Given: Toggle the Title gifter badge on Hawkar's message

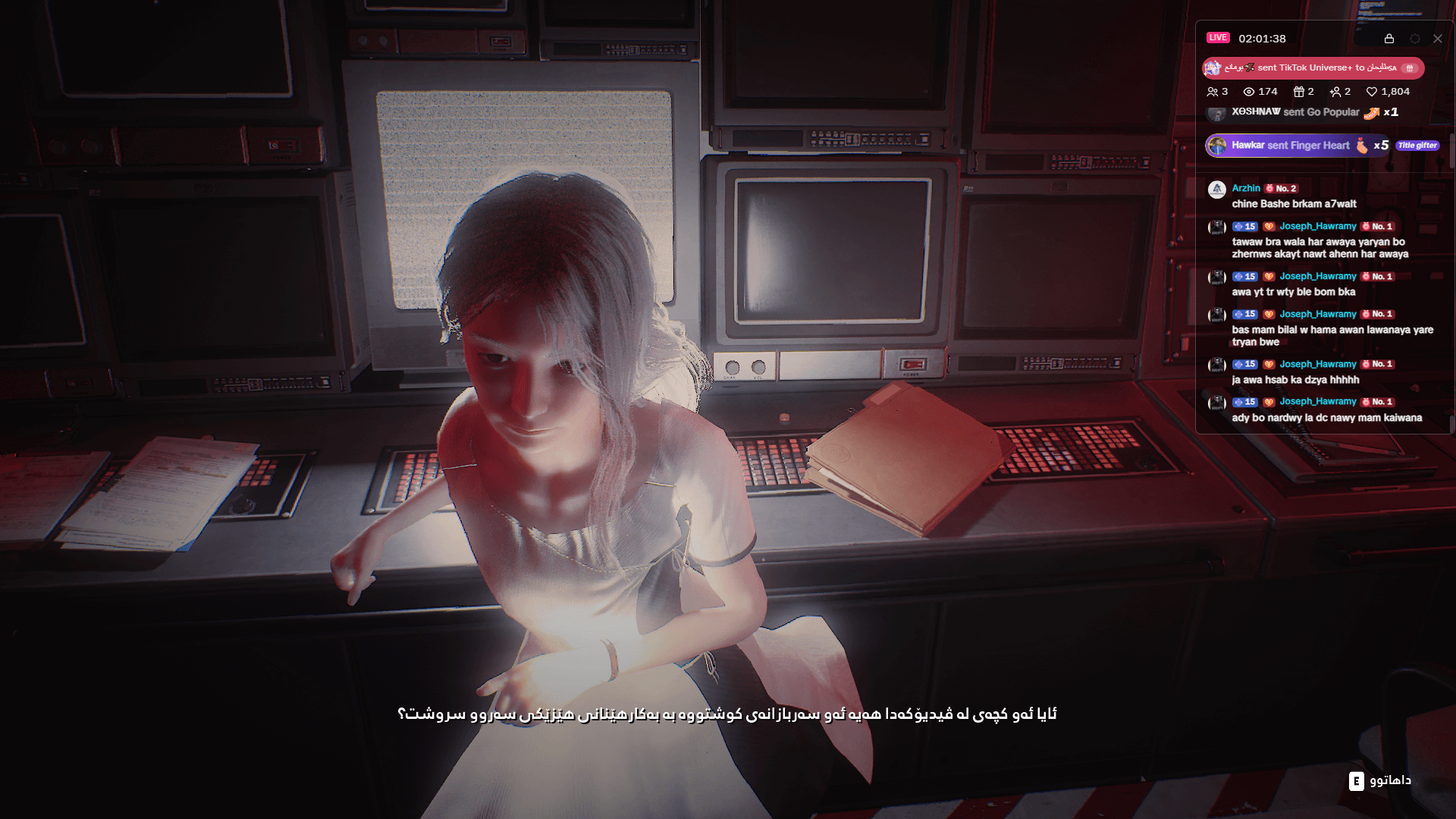Looking at the screenshot, I should coord(1417,145).
